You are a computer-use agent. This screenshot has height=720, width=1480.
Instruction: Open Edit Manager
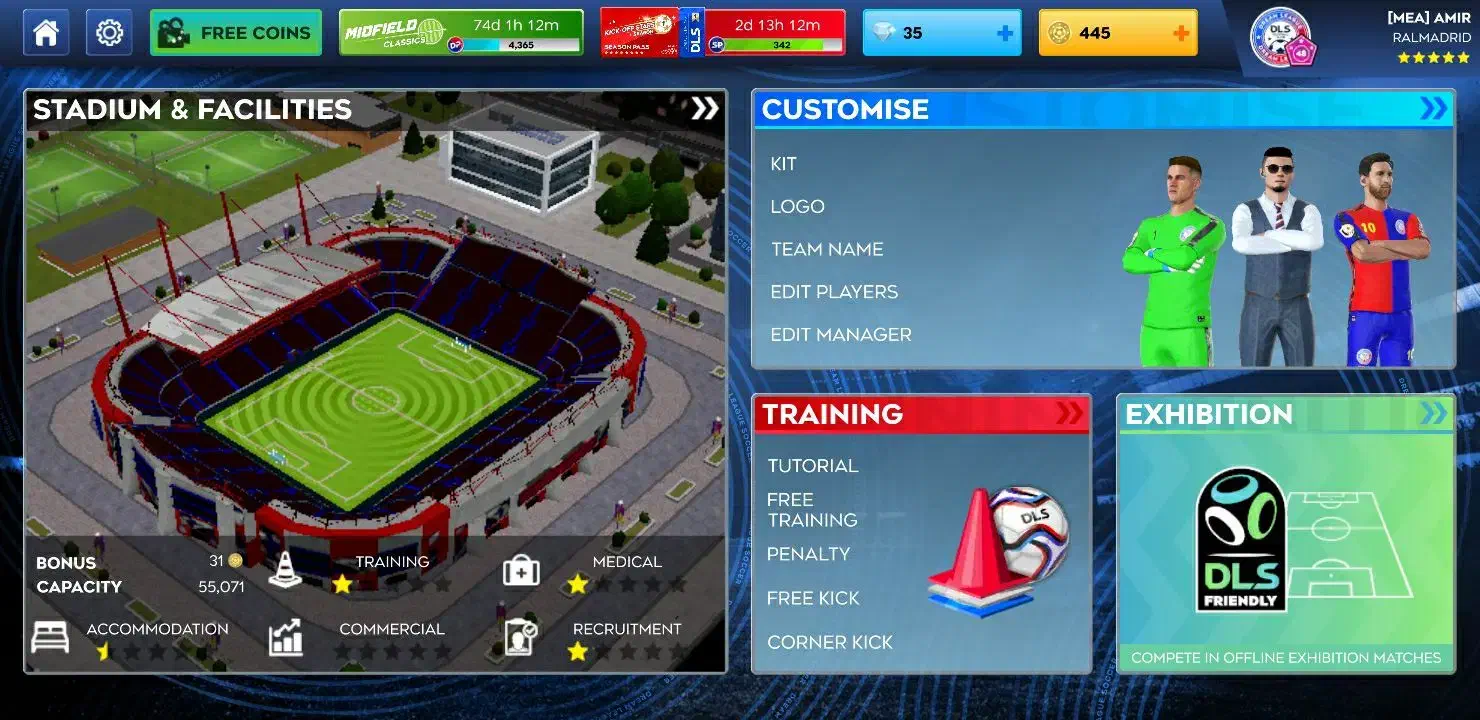pos(841,335)
